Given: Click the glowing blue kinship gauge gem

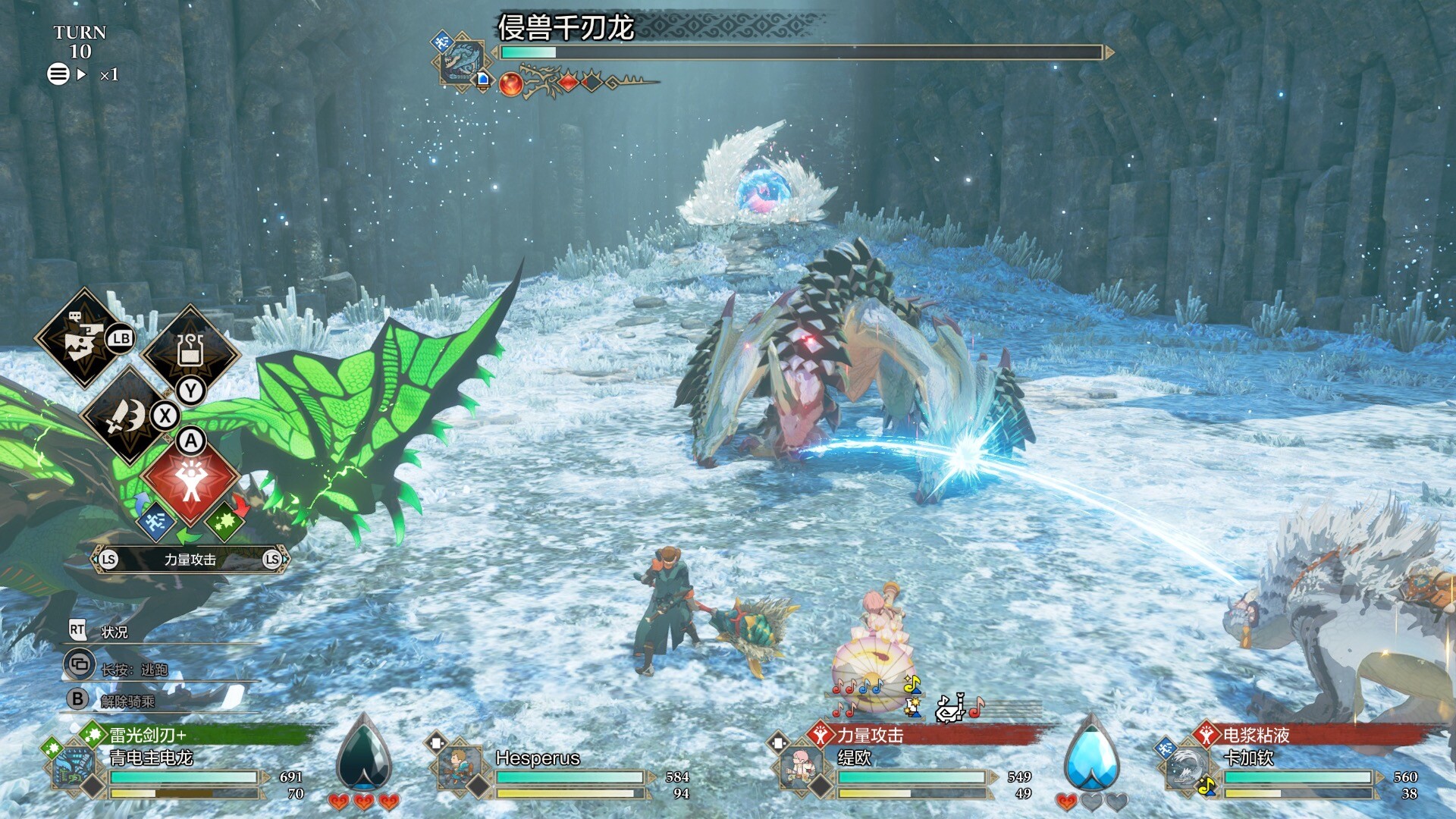Looking at the screenshot, I should 1091,755.
